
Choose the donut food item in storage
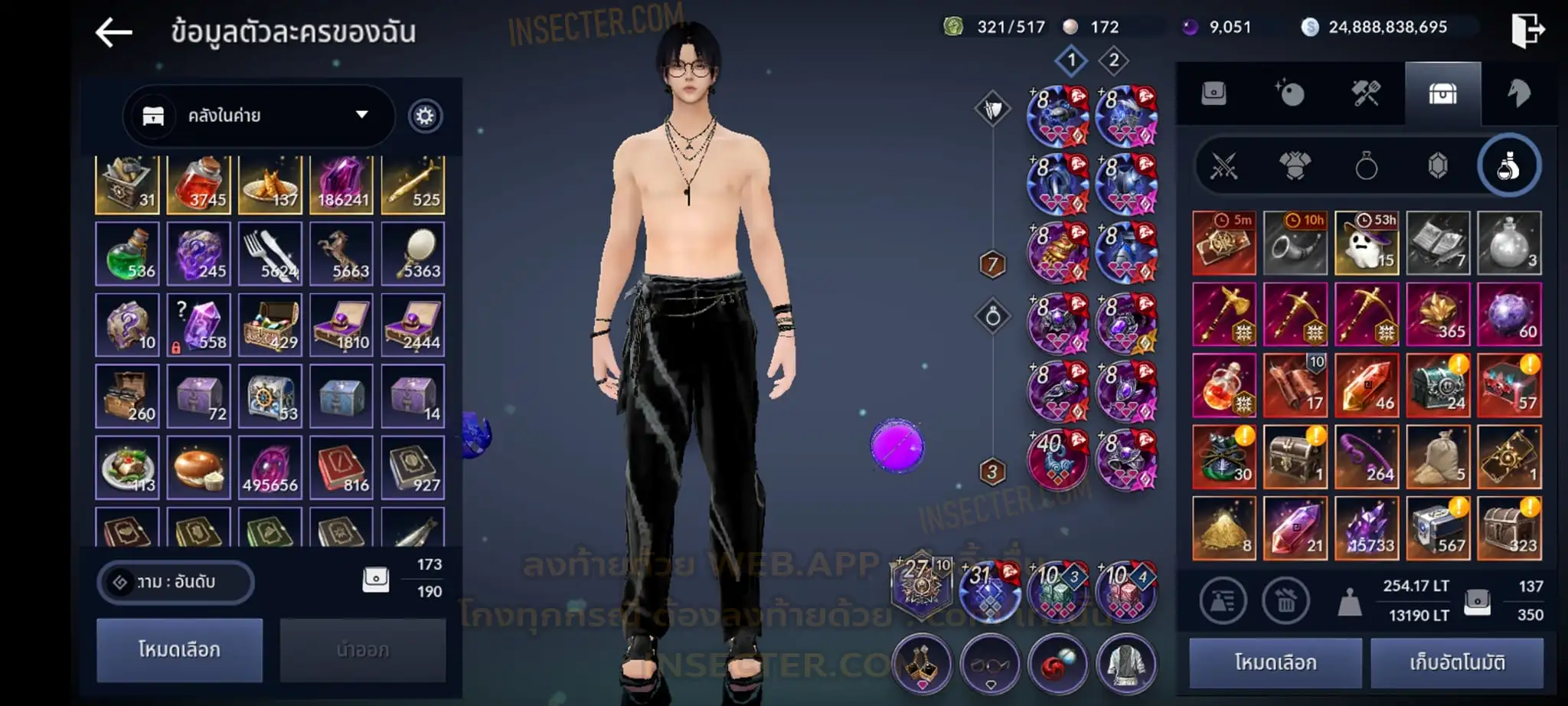[199, 468]
